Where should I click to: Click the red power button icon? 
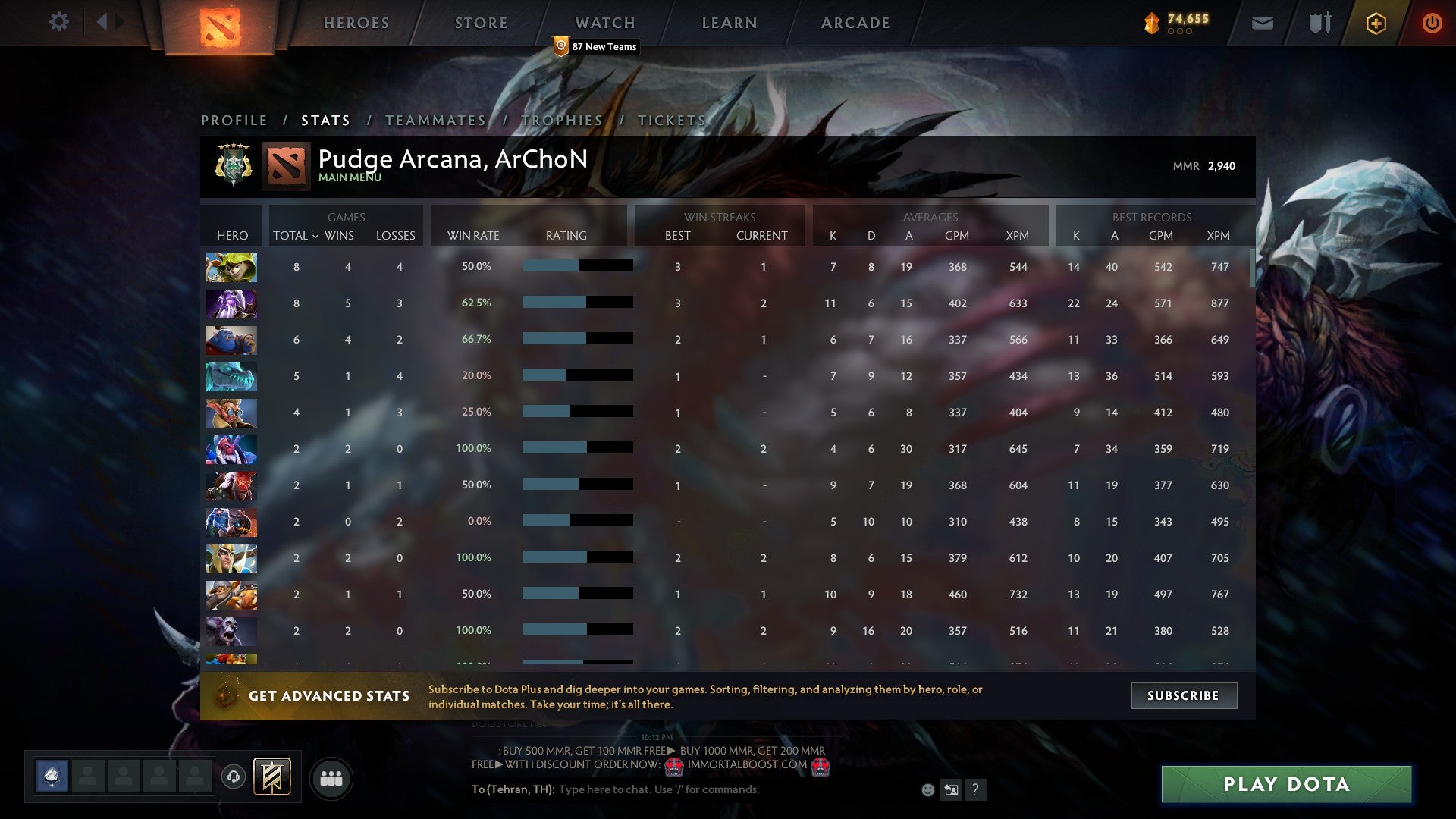(1433, 23)
